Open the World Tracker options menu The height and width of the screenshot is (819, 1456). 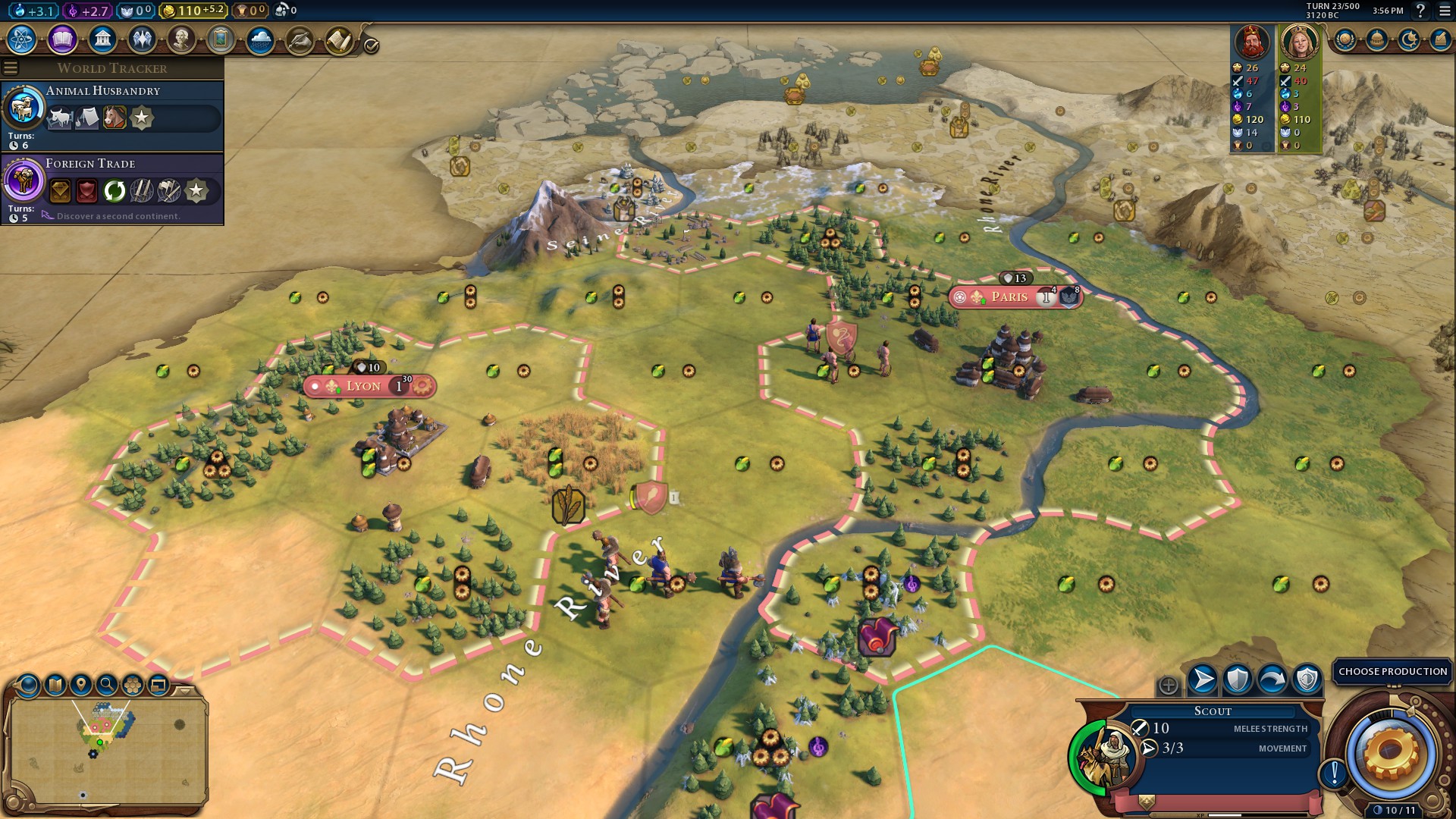pos(11,67)
